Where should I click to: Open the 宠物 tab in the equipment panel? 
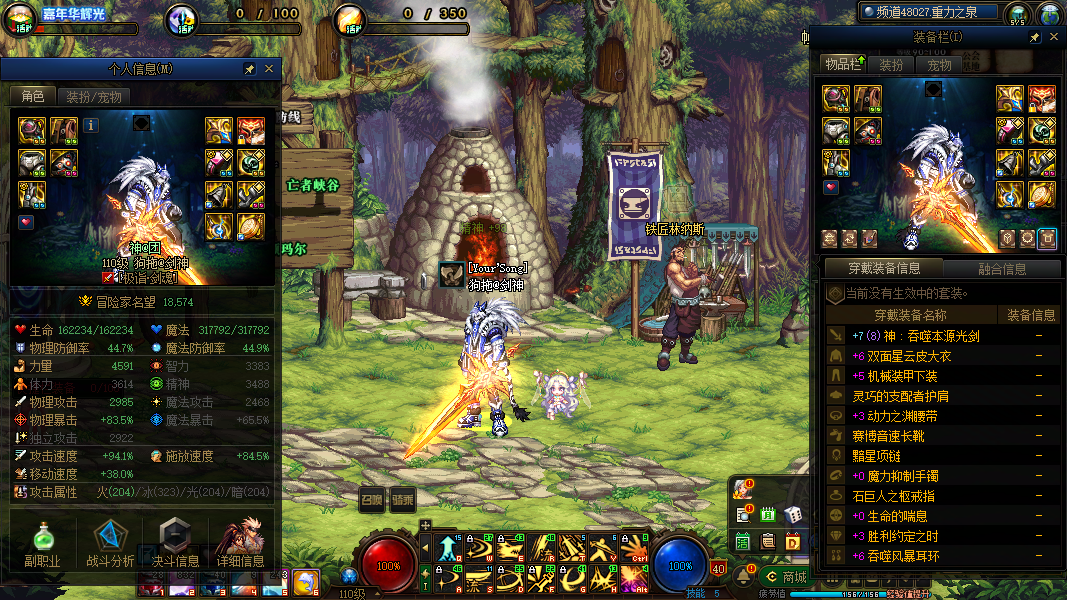coord(939,65)
